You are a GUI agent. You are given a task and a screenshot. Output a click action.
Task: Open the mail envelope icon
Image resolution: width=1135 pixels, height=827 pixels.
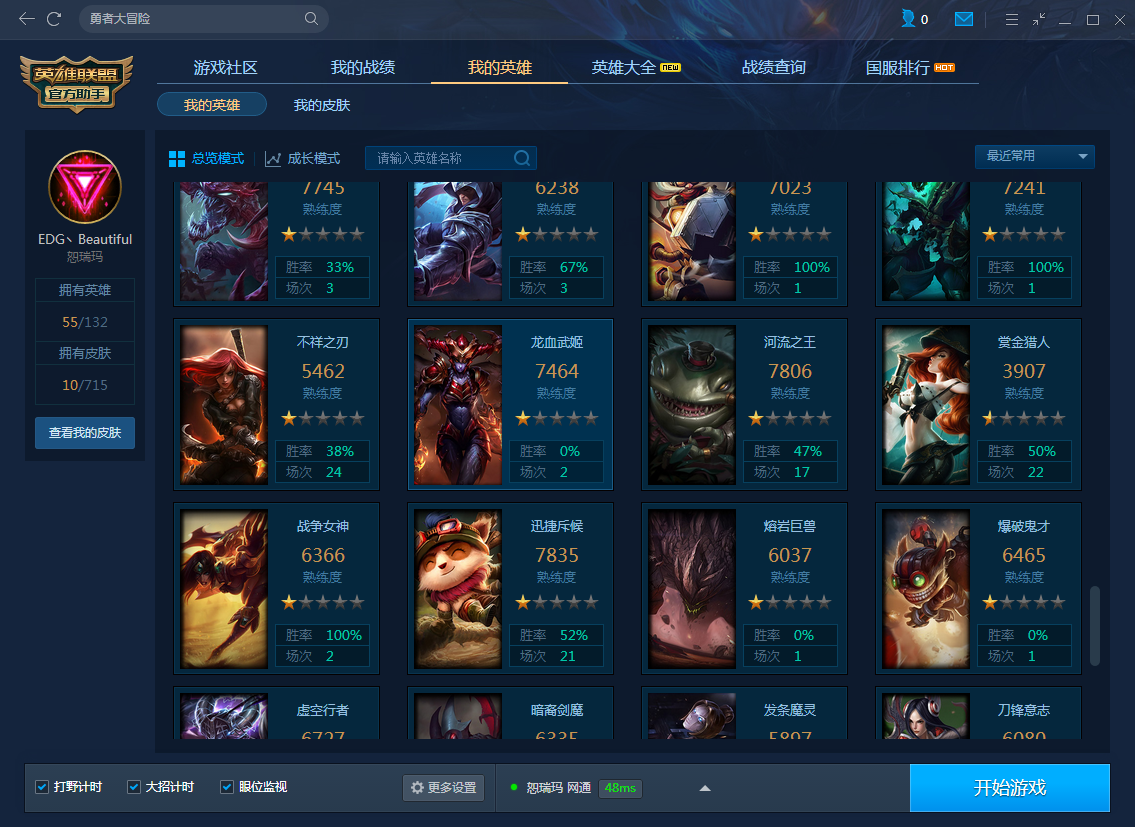(964, 19)
